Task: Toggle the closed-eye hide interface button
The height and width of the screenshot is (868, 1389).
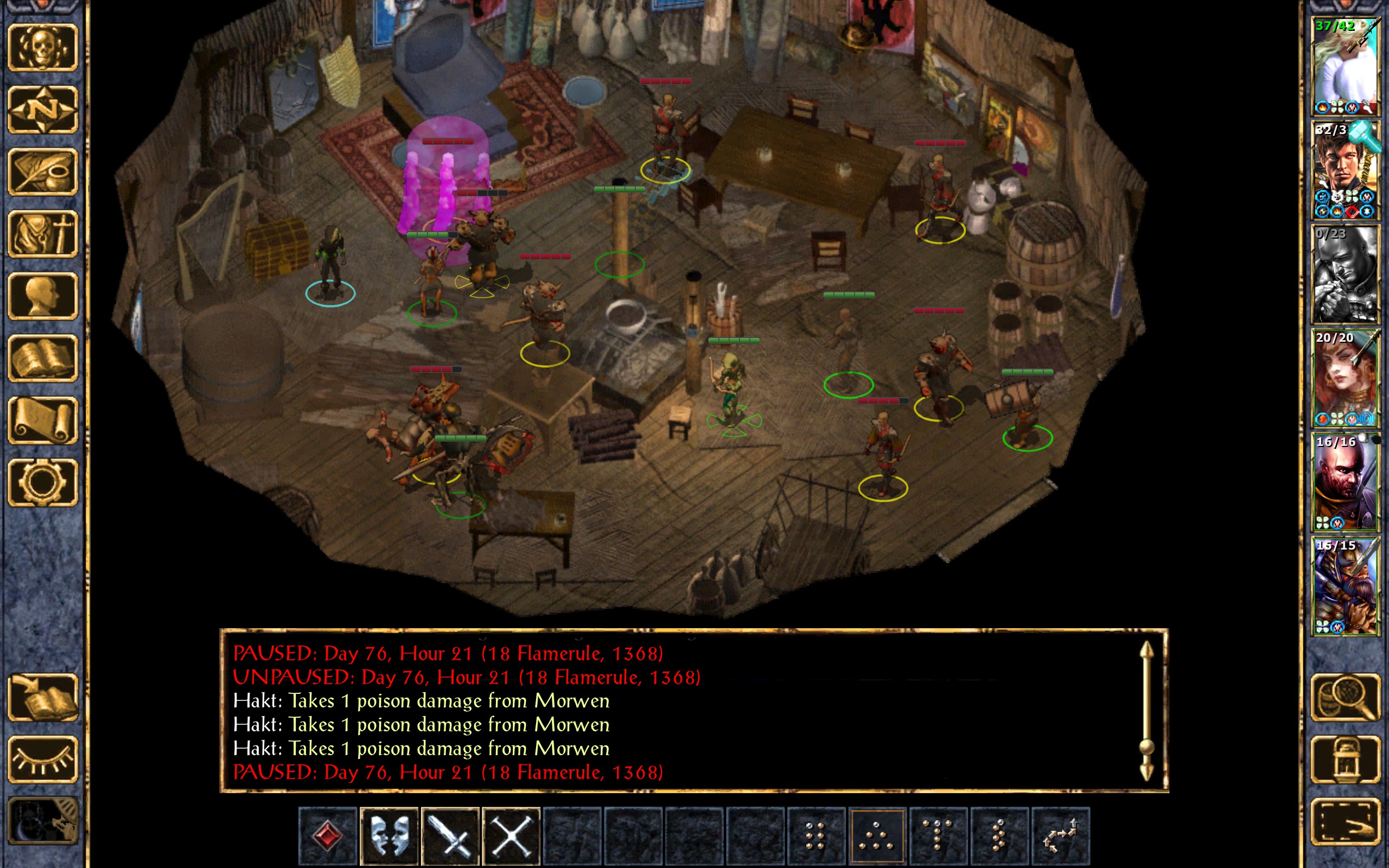Action: click(43, 759)
